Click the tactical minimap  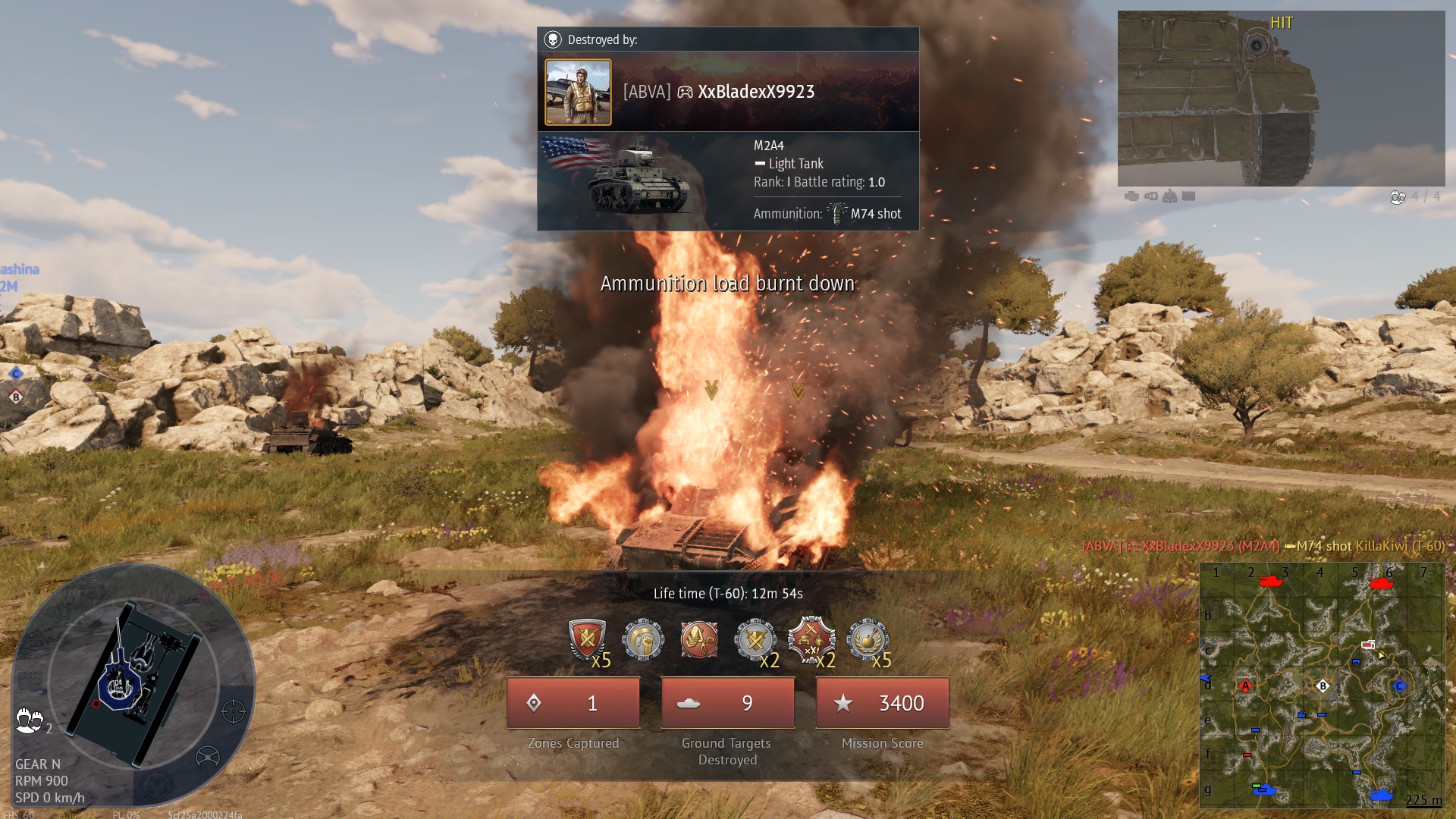pyautogui.click(x=1322, y=686)
